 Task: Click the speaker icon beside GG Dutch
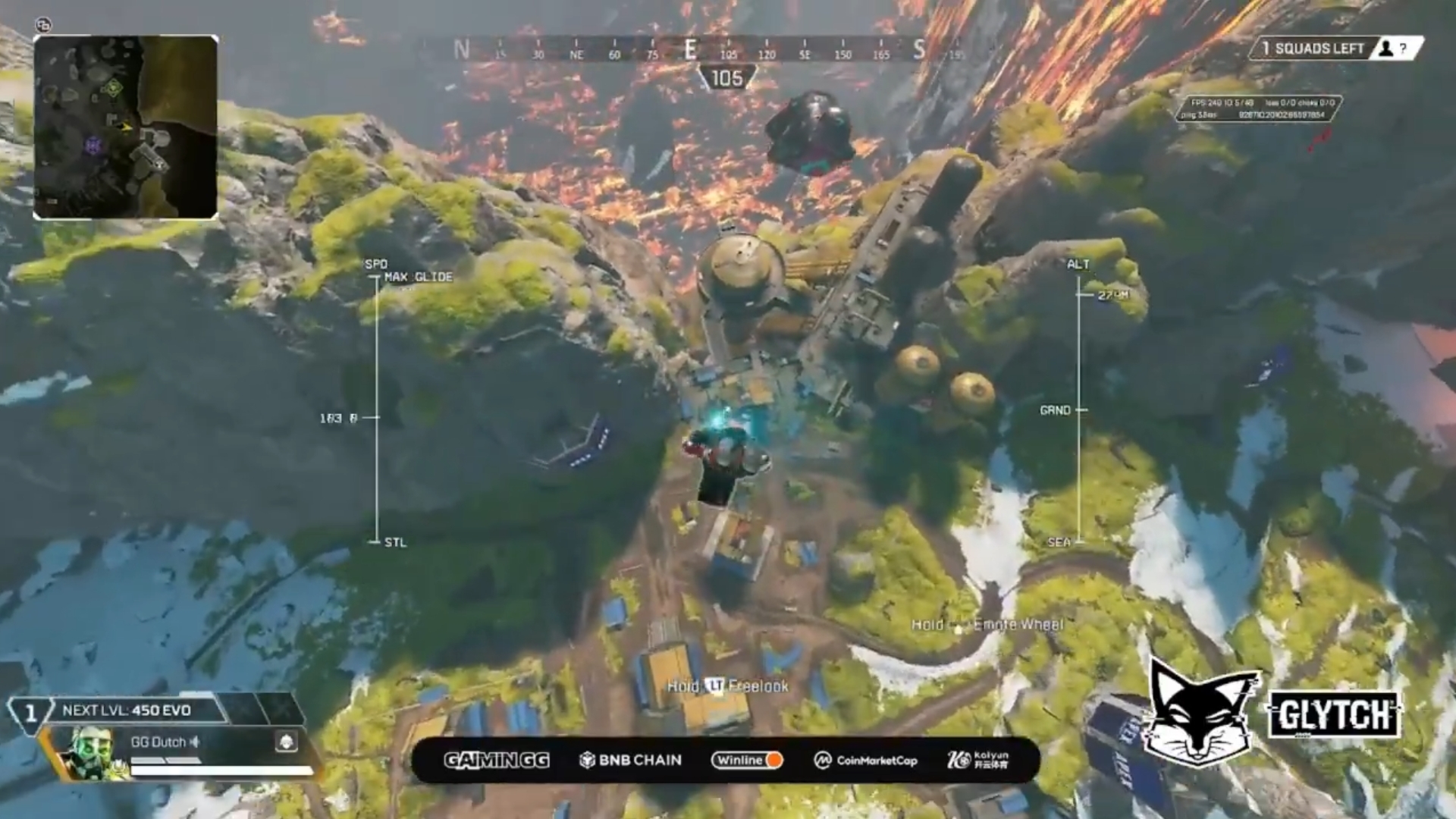click(x=195, y=742)
